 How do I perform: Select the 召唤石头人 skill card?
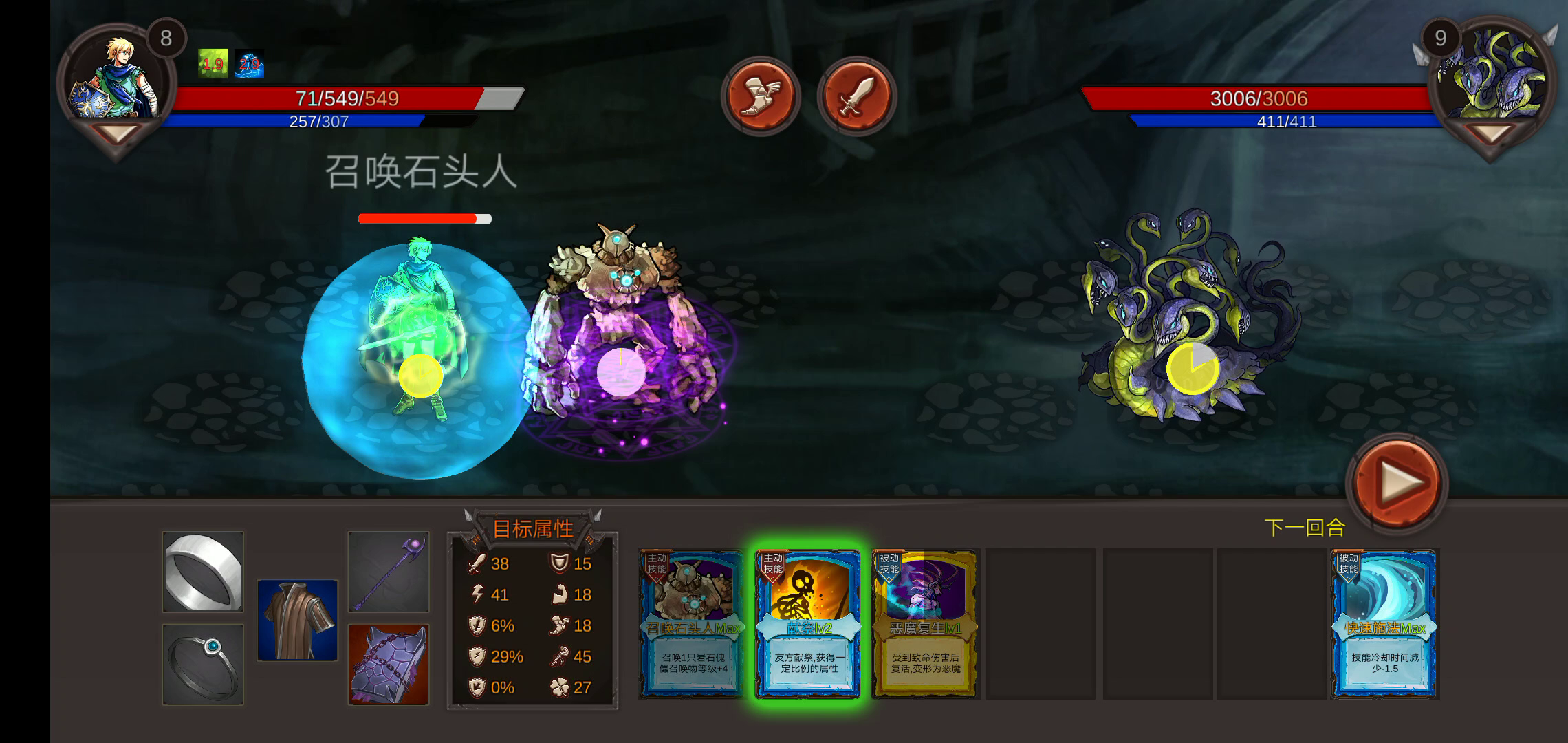pos(690,623)
